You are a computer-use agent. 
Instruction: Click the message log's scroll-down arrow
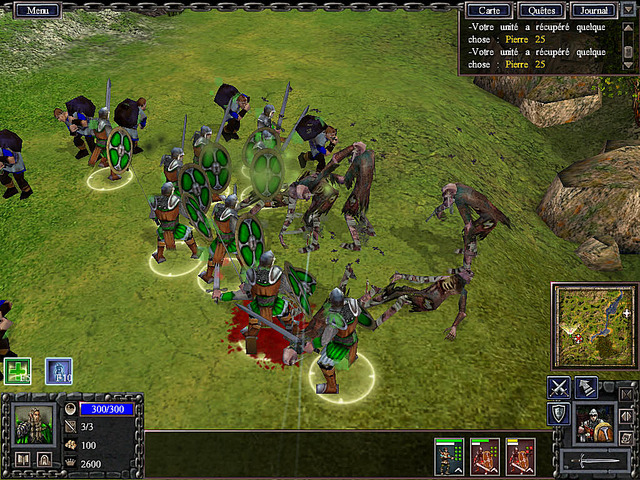point(627,65)
